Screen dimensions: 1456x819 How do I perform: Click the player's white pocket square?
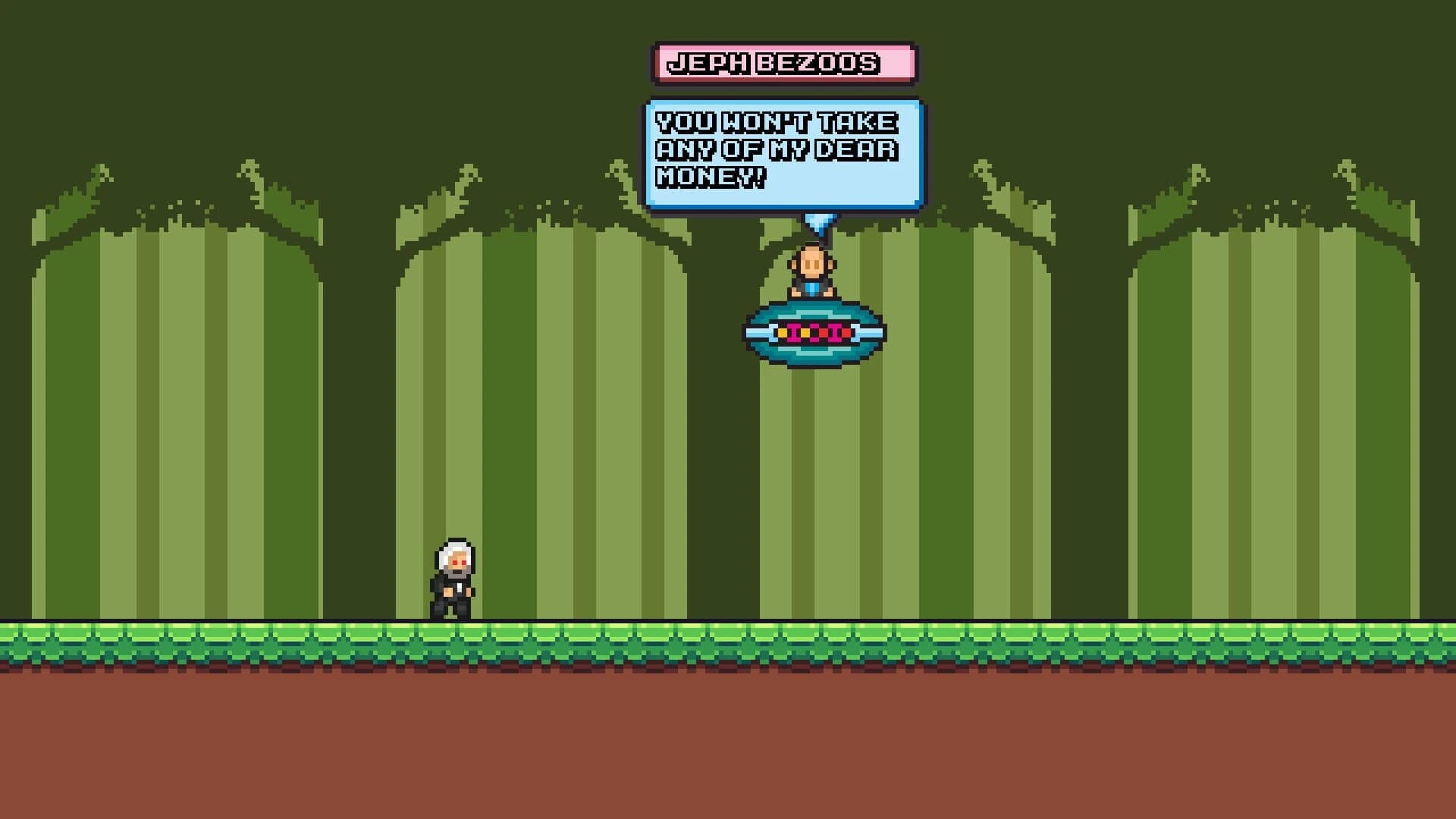pyautogui.click(x=458, y=588)
